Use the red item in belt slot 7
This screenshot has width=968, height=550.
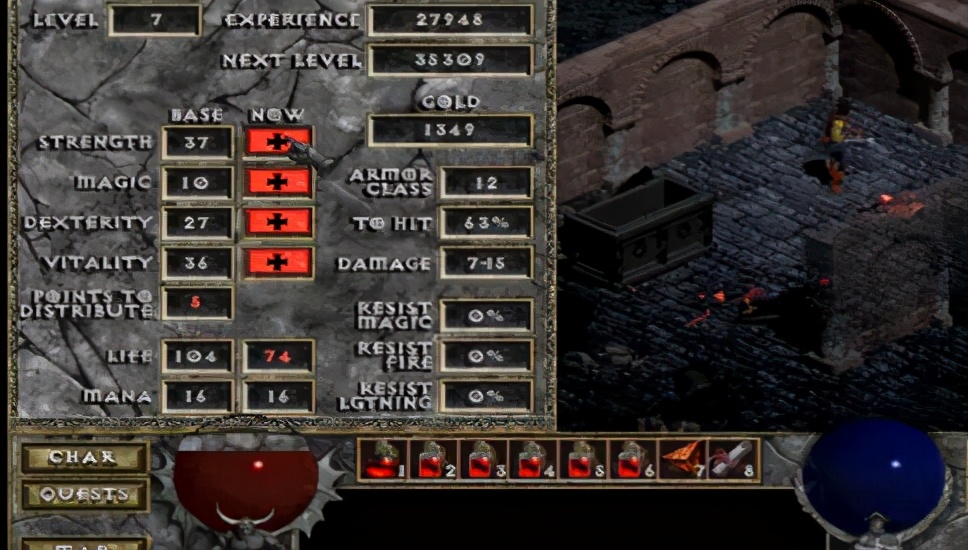(682, 459)
